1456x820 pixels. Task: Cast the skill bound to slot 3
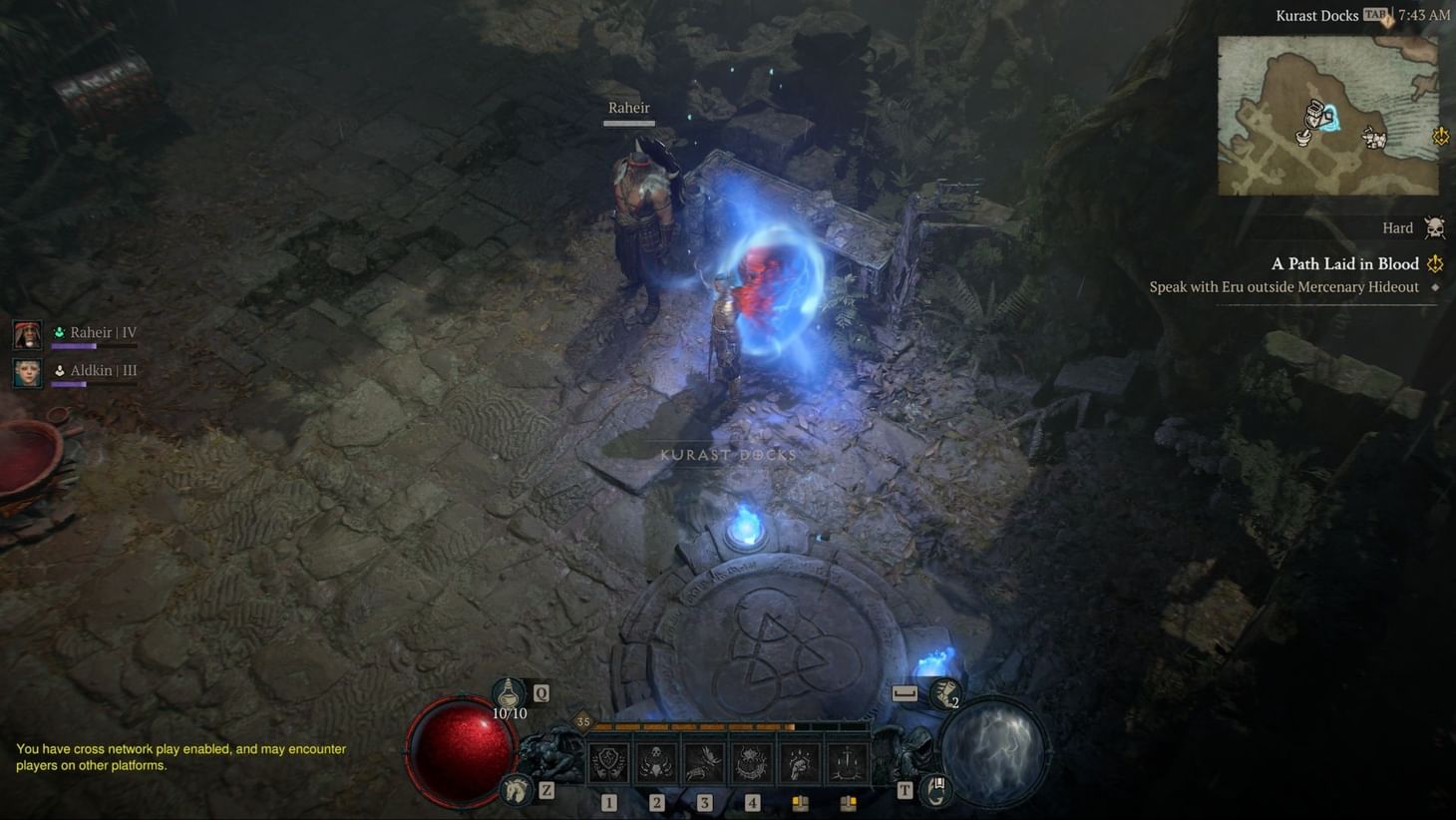[701, 763]
